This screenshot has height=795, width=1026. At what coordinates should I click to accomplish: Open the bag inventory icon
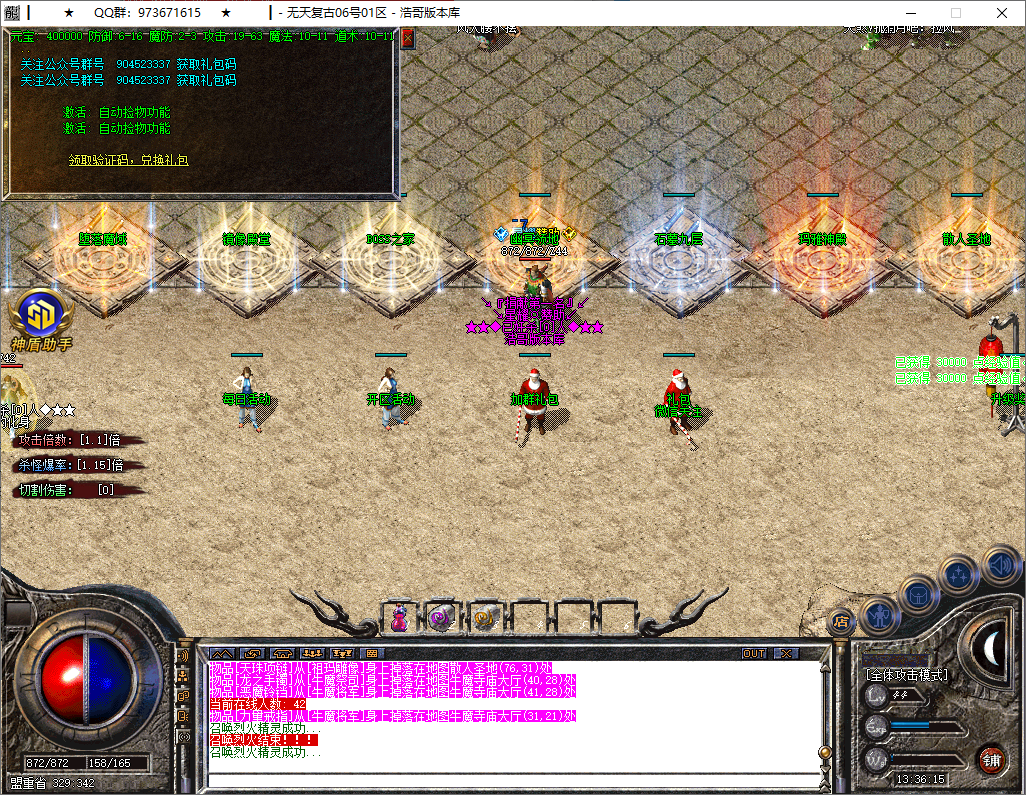[x=918, y=595]
